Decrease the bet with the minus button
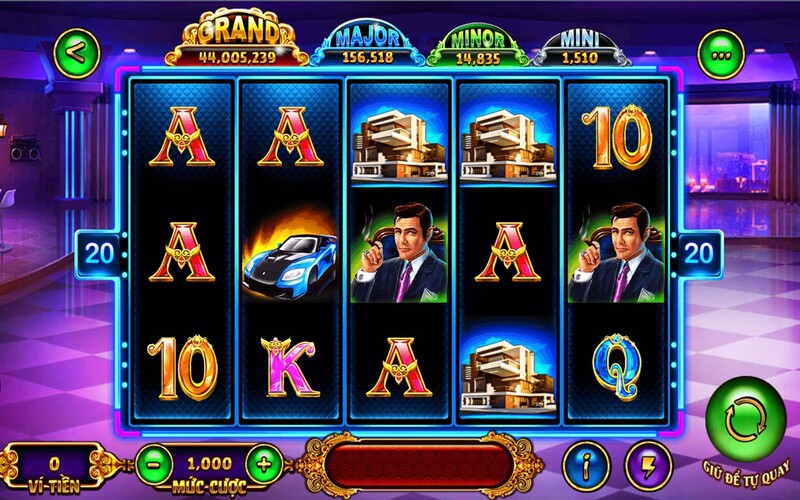Image resolution: width=800 pixels, height=500 pixels. 153,464
